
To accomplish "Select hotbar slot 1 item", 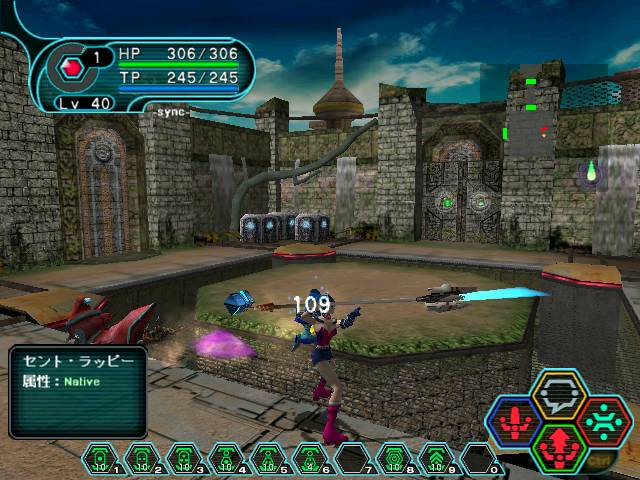I will pos(100,457).
